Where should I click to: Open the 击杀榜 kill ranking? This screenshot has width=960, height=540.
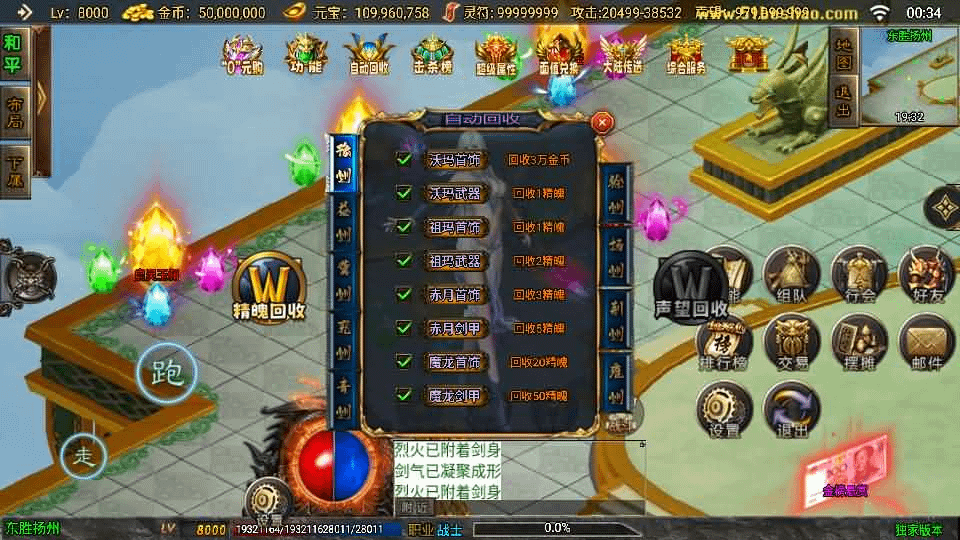tap(432, 53)
